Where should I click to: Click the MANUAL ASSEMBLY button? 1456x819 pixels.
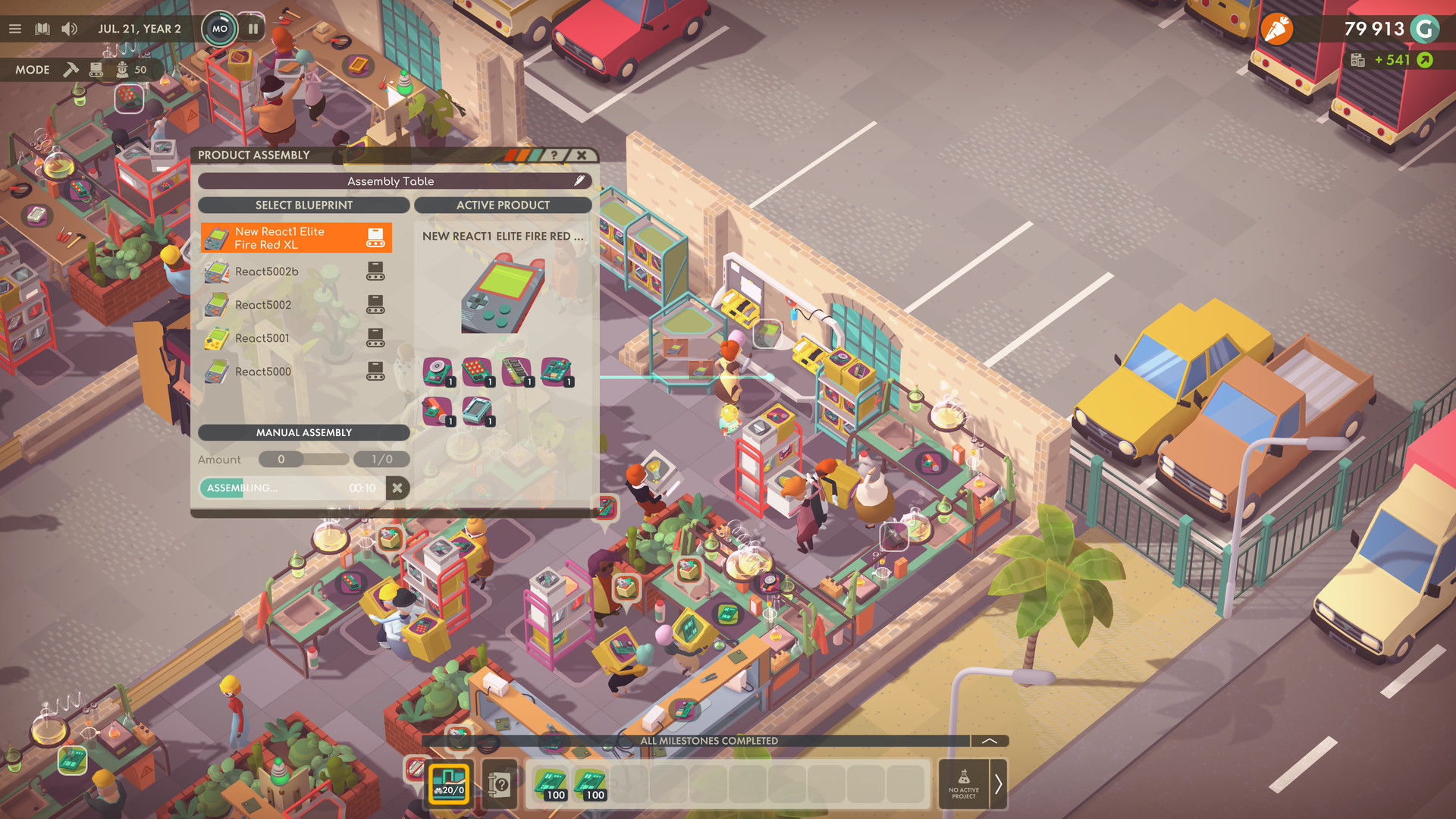[303, 432]
